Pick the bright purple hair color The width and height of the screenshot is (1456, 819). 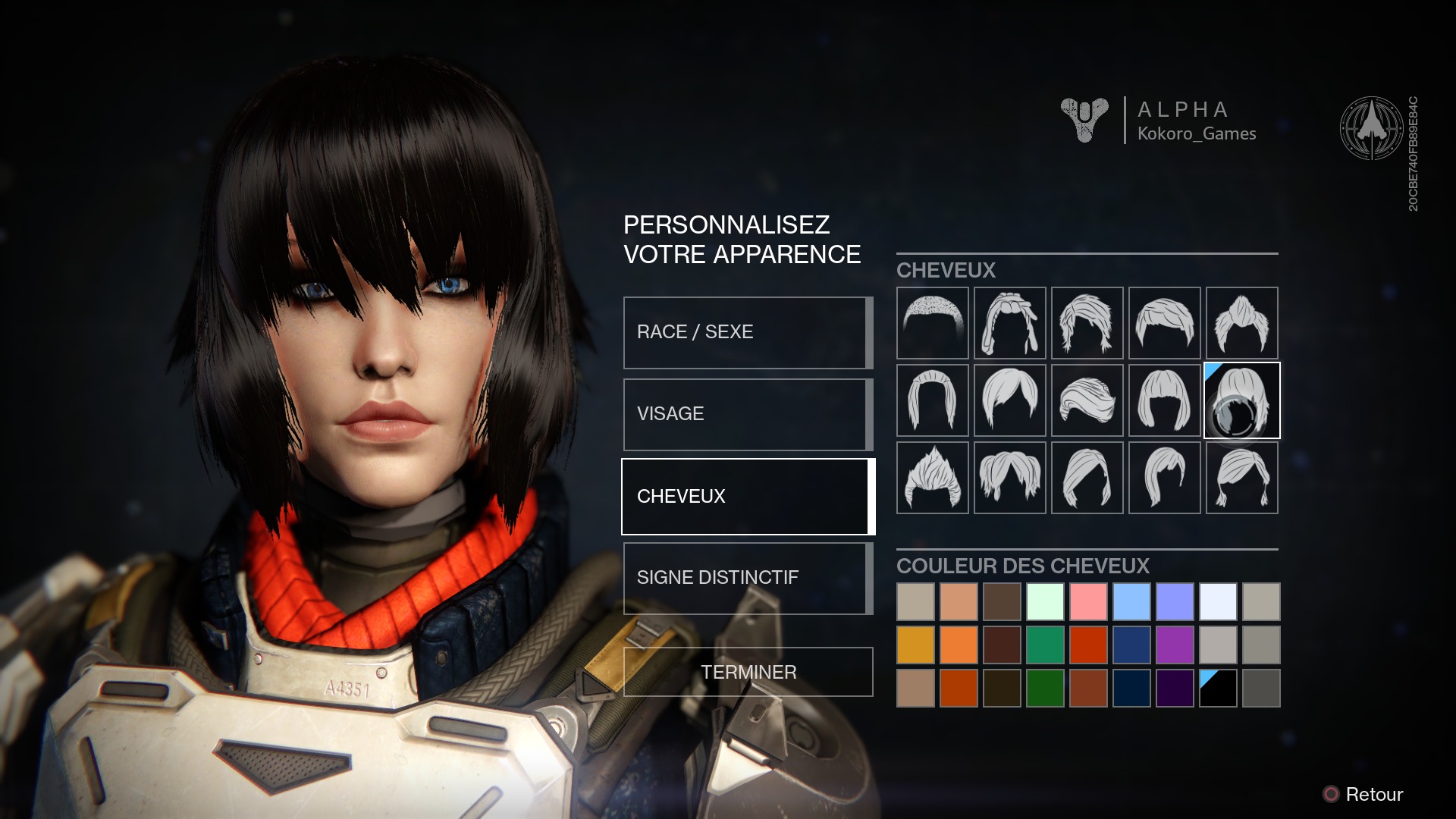click(1175, 645)
